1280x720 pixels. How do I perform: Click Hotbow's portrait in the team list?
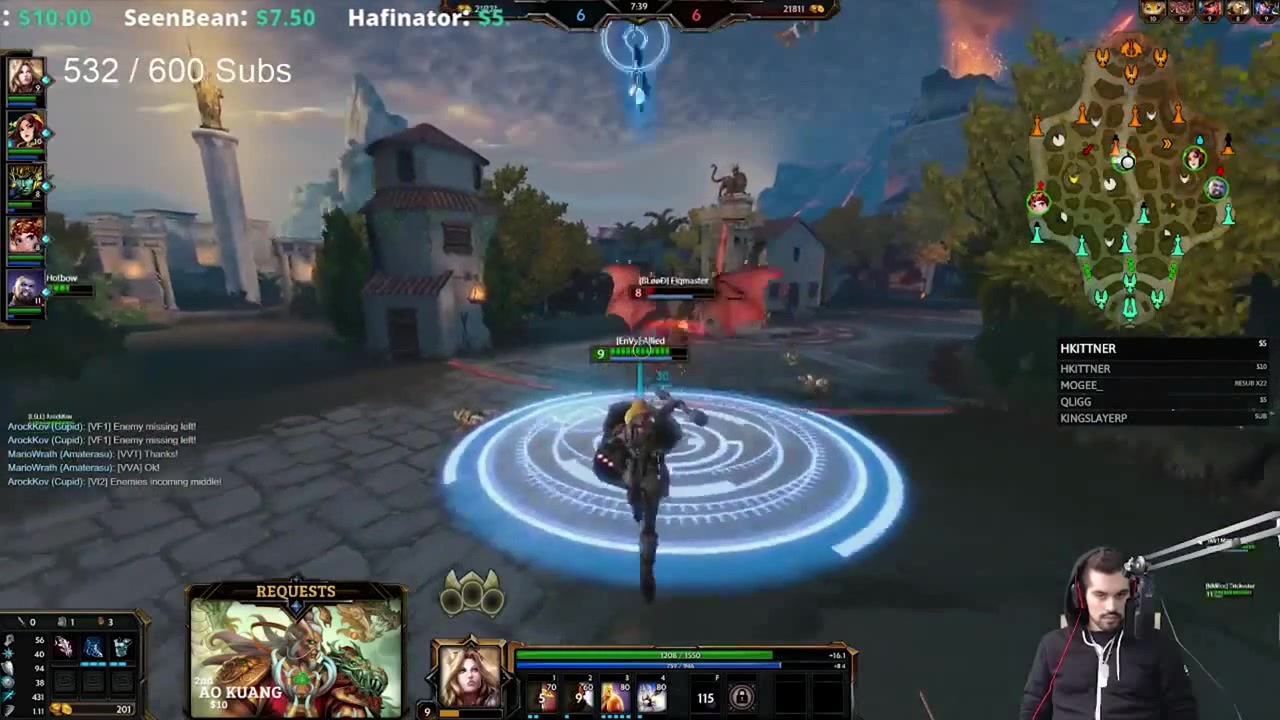25,289
